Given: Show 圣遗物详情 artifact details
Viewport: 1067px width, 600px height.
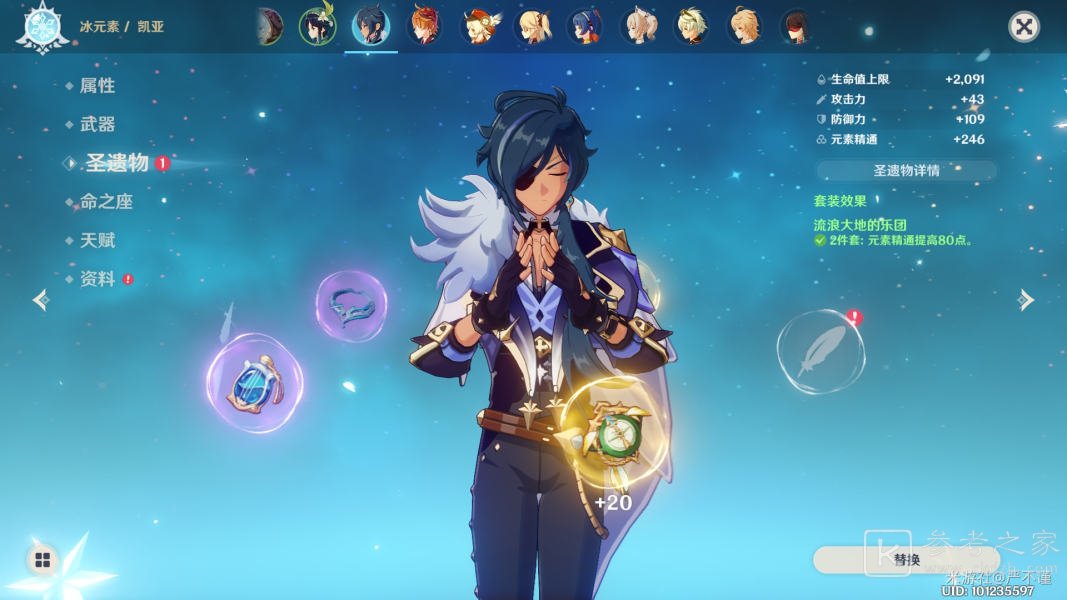Looking at the screenshot, I should (x=906, y=170).
